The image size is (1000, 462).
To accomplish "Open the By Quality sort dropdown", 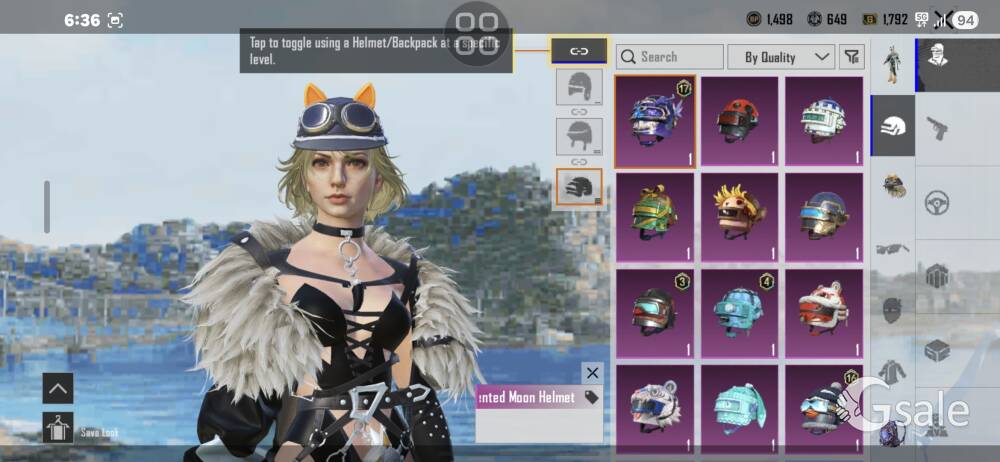I will (x=781, y=57).
